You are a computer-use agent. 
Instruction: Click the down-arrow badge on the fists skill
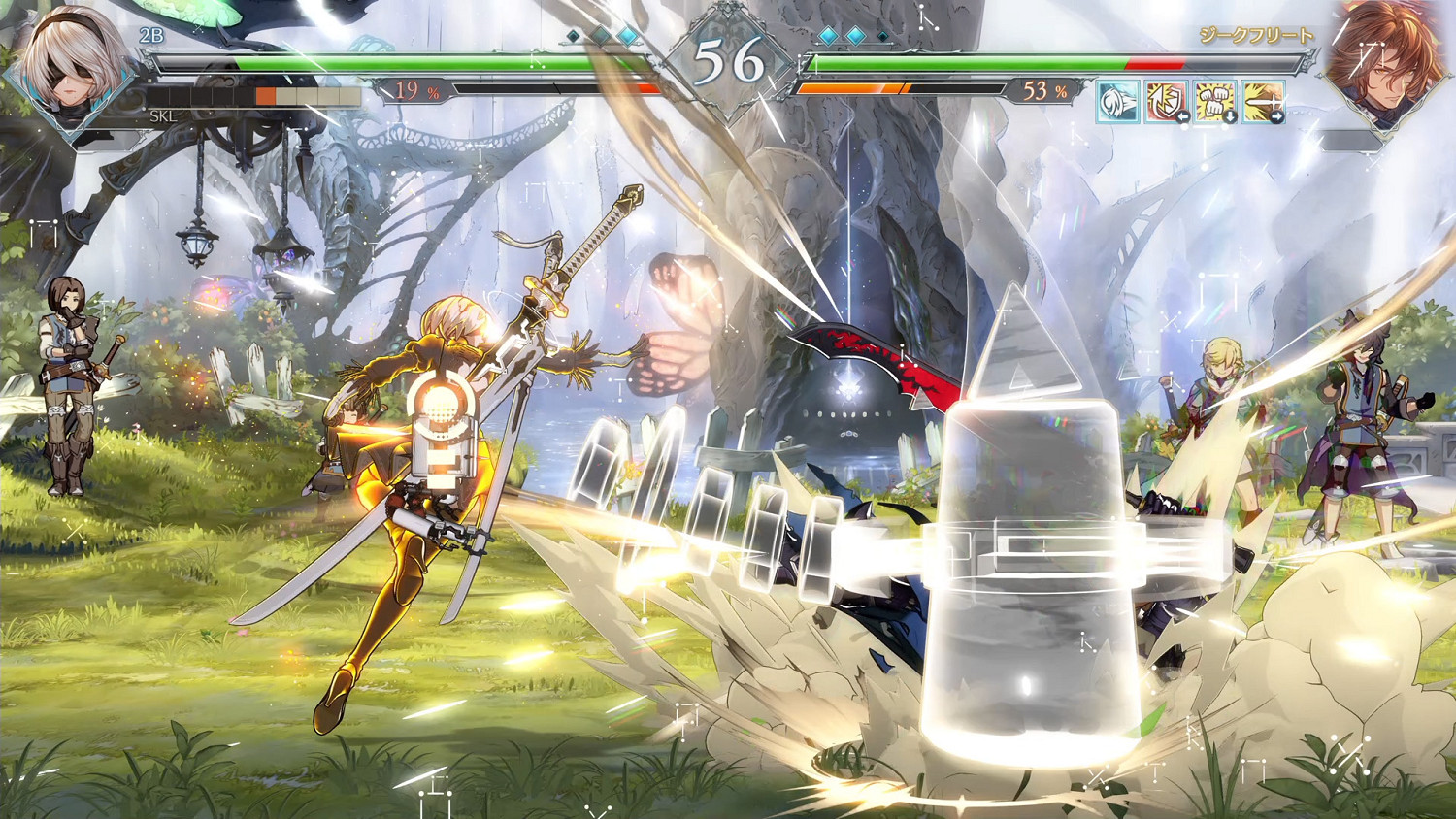pos(1230,115)
